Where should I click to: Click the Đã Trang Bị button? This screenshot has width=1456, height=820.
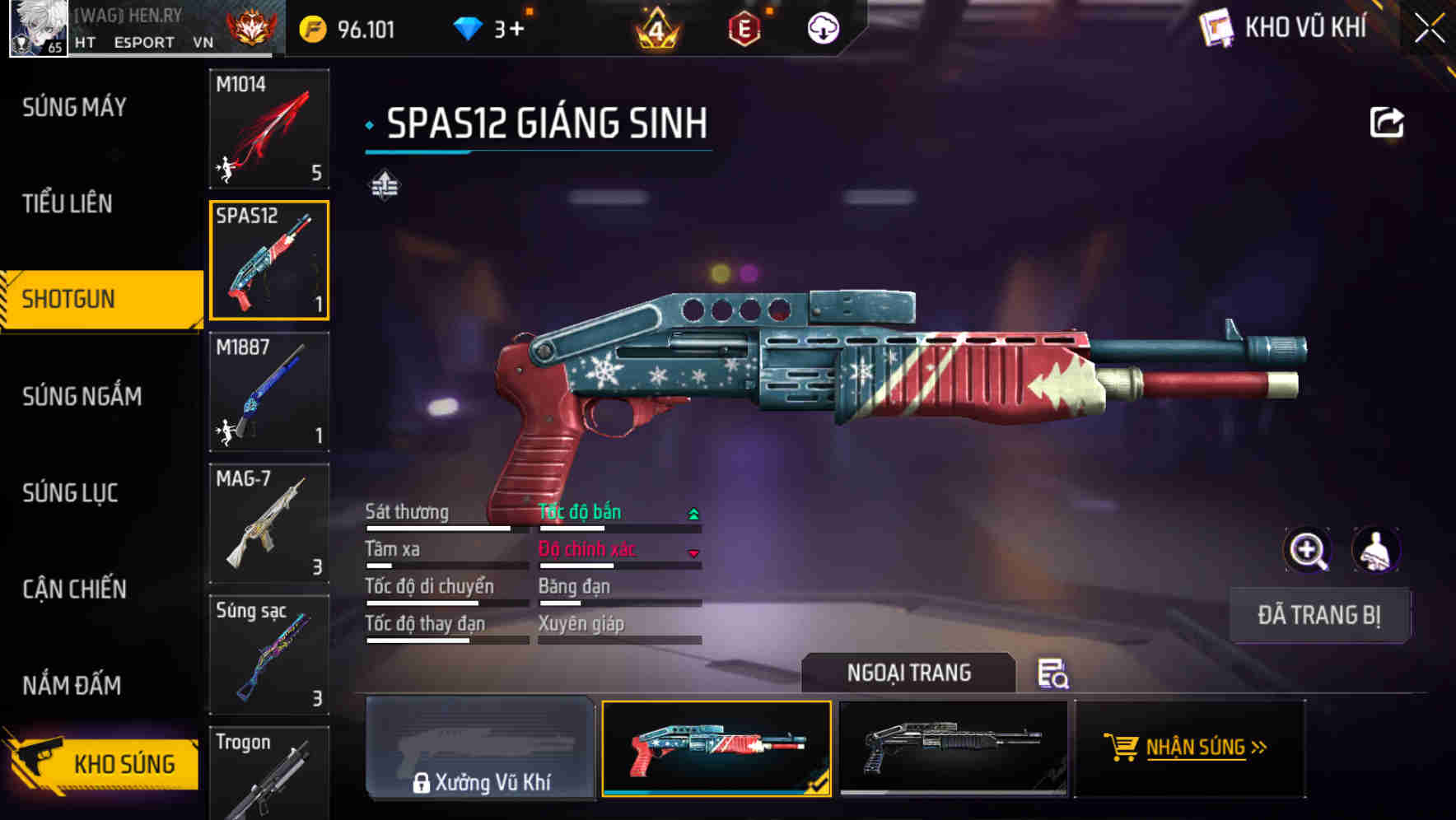pos(1318,615)
